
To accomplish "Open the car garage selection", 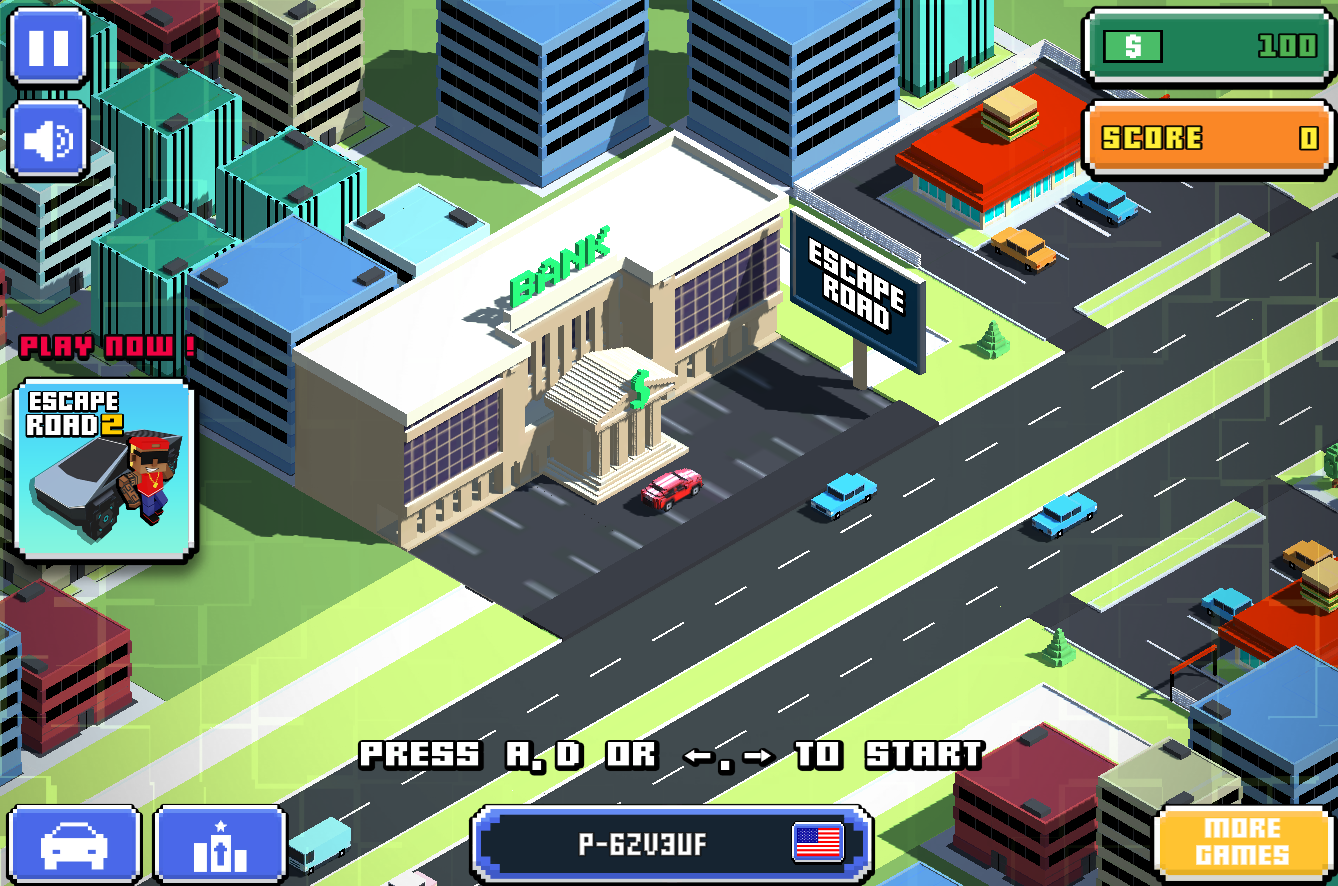I will pyautogui.click(x=75, y=845).
